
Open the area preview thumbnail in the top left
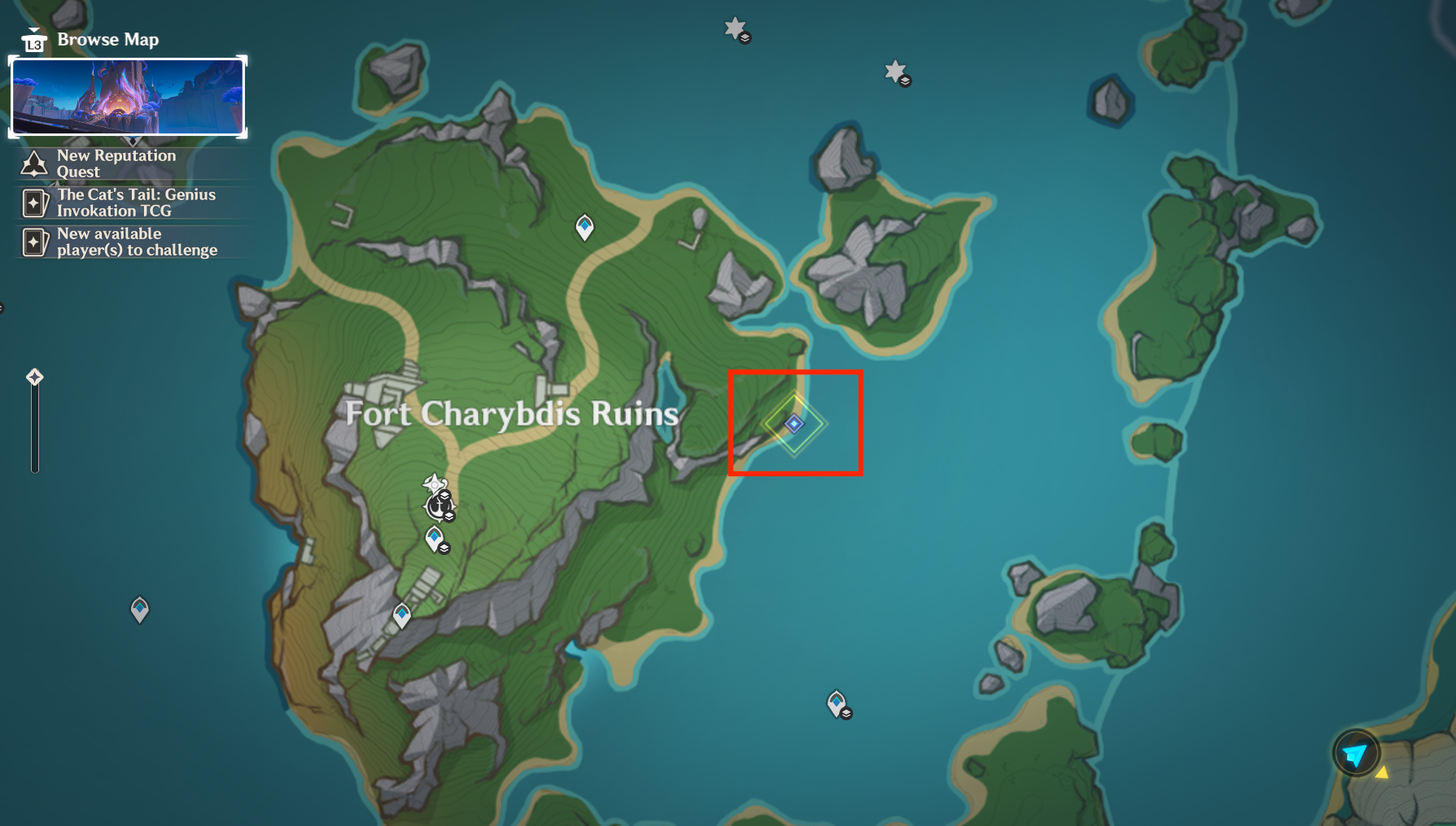(127, 96)
